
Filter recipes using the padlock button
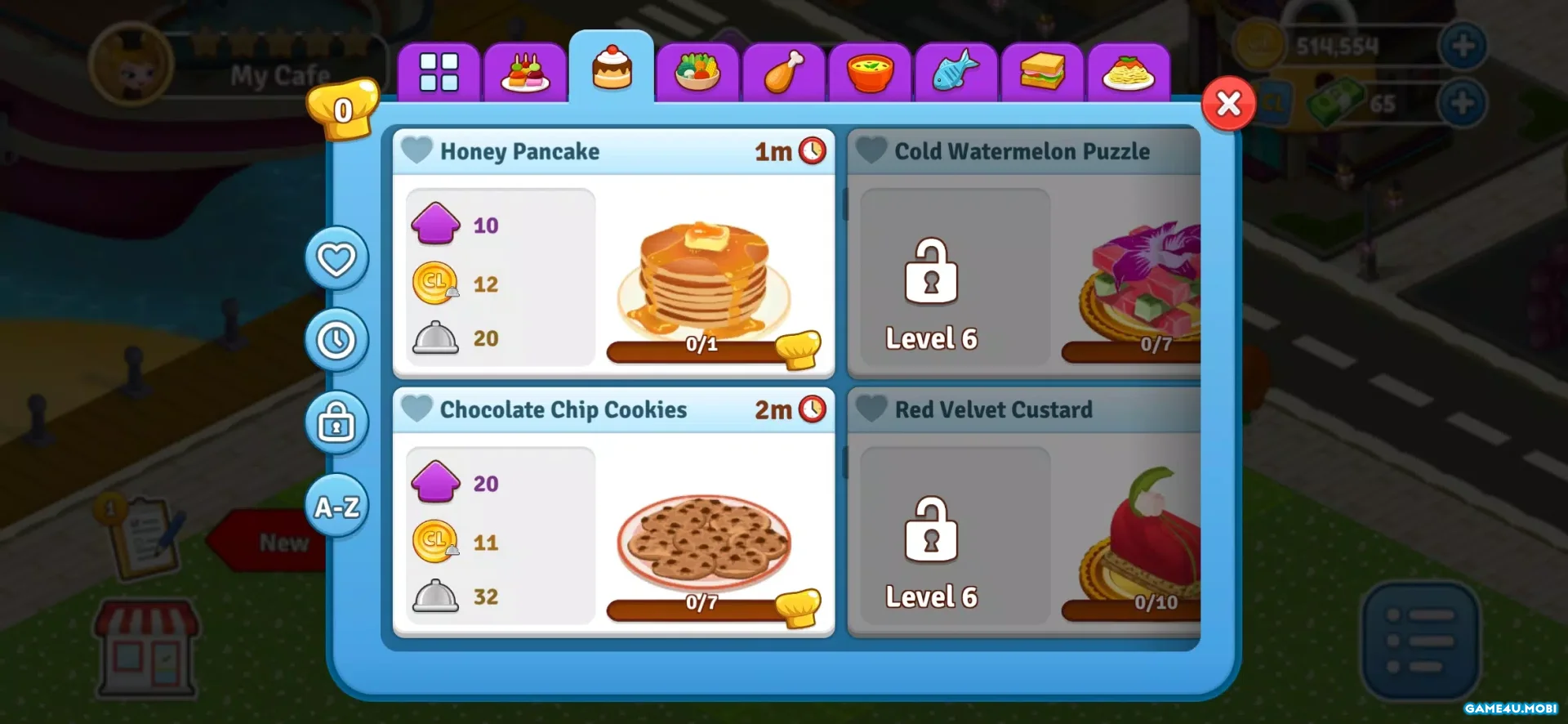point(336,423)
